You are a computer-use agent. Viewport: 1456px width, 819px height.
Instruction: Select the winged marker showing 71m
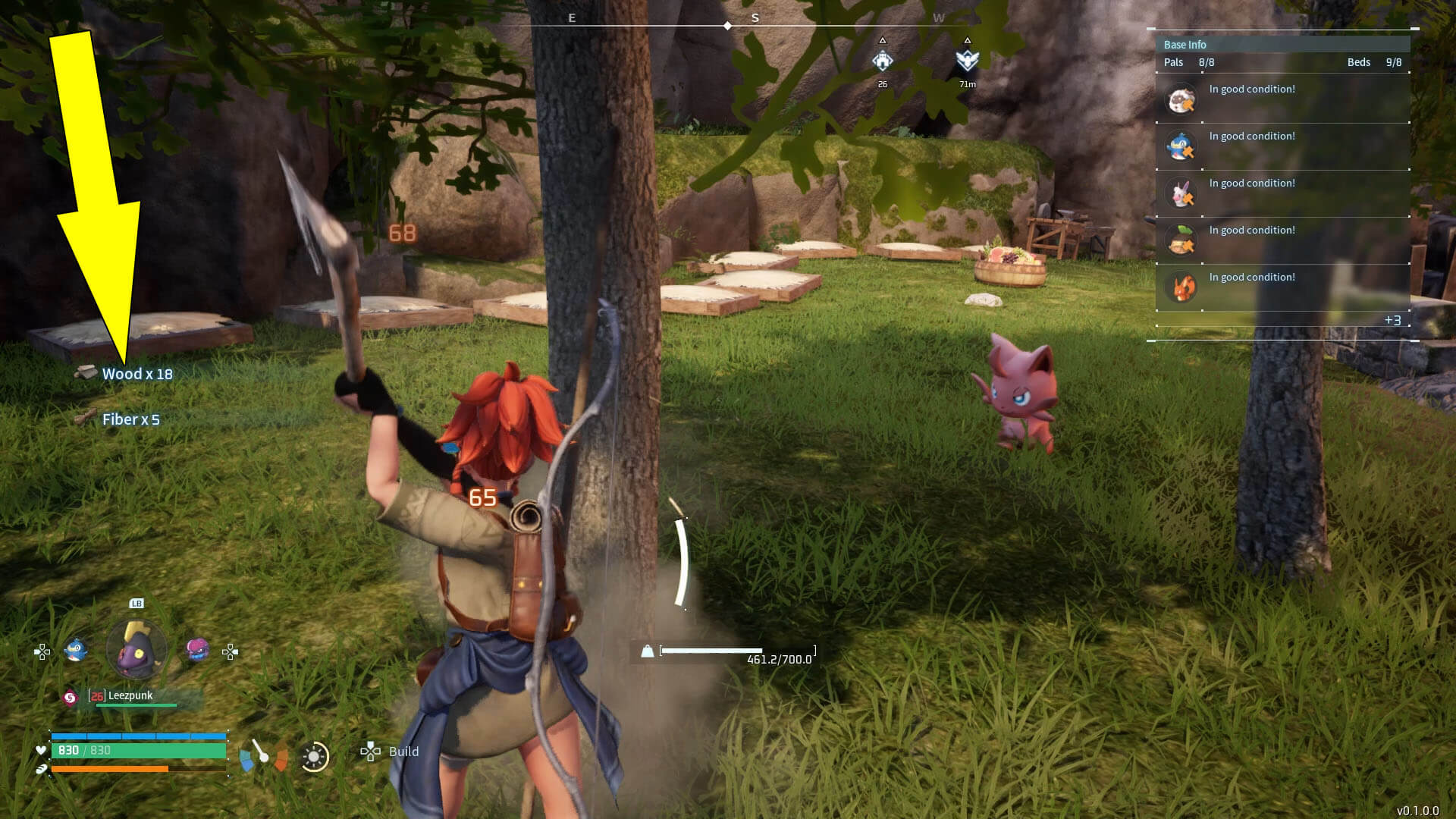pyautogui.click(x=967, y=61)
